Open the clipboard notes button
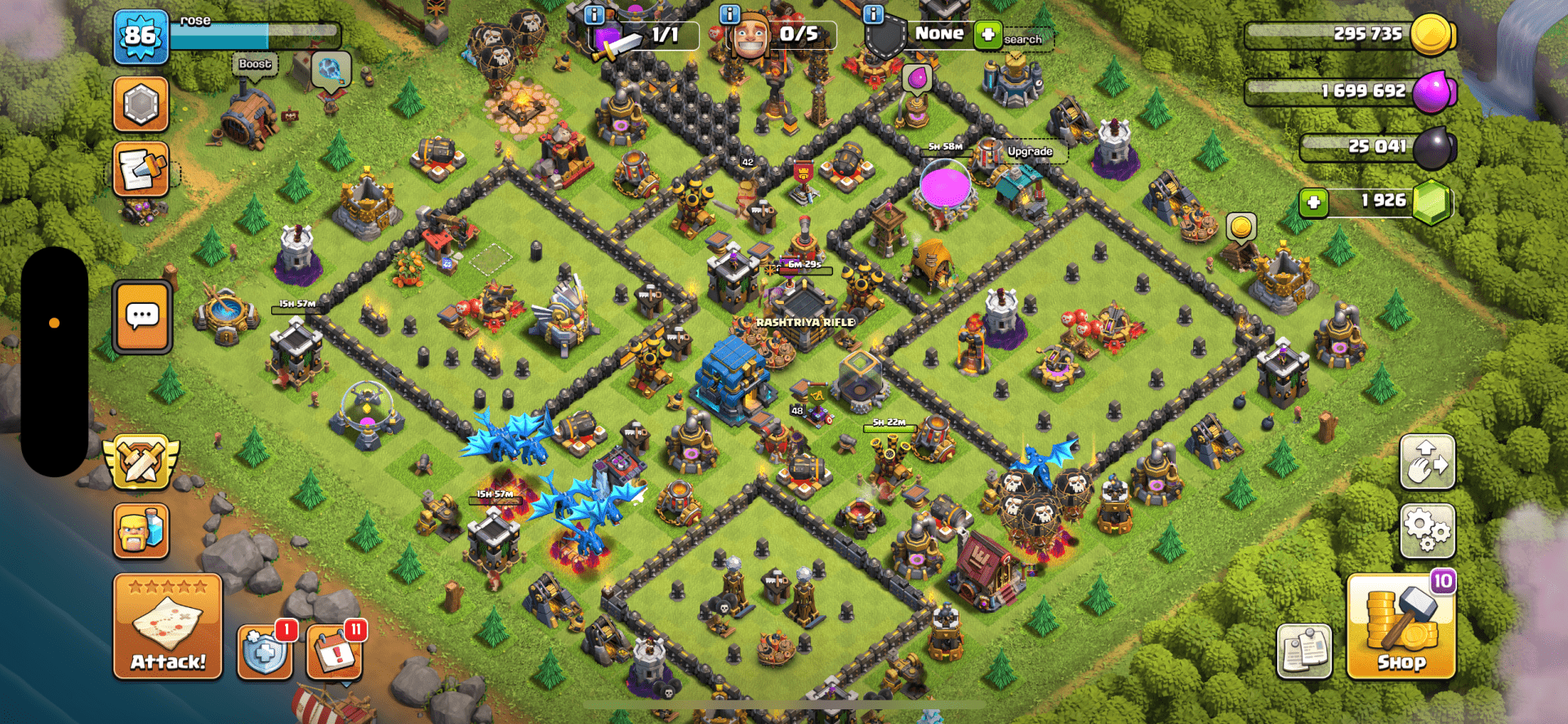 click(x=1303, y=651)
